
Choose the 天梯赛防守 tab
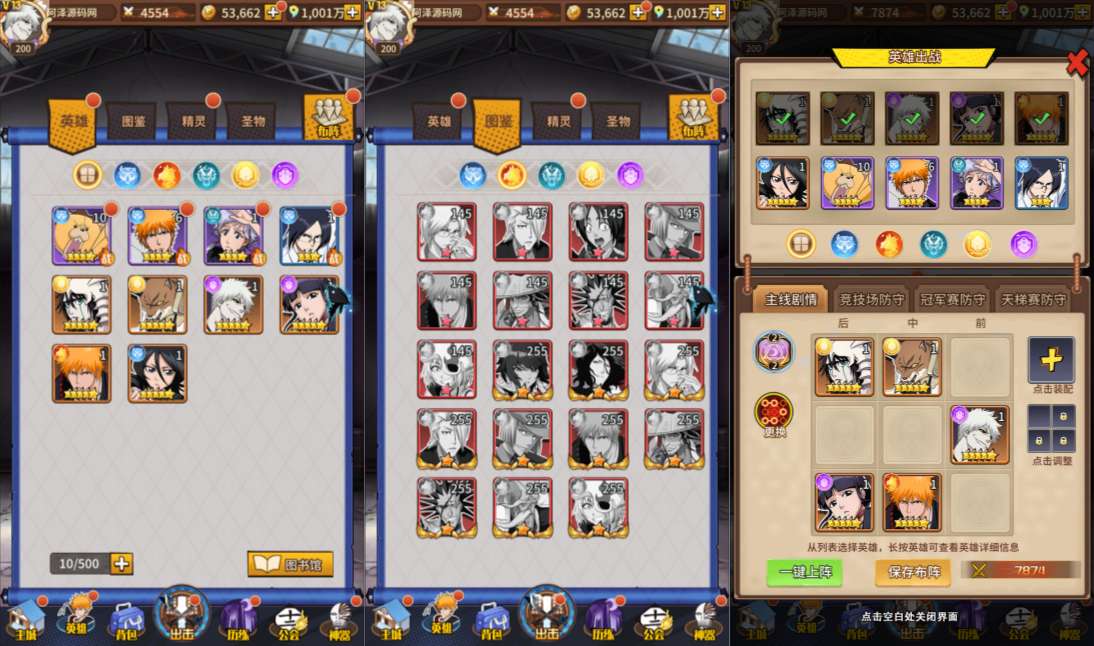click(1033, 299)
